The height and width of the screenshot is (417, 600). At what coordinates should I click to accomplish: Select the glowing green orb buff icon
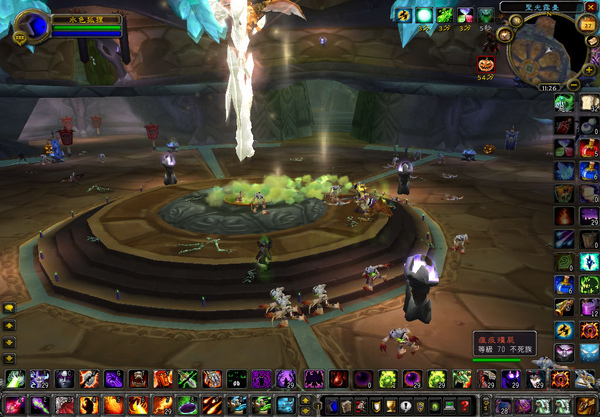coord(423,16)
